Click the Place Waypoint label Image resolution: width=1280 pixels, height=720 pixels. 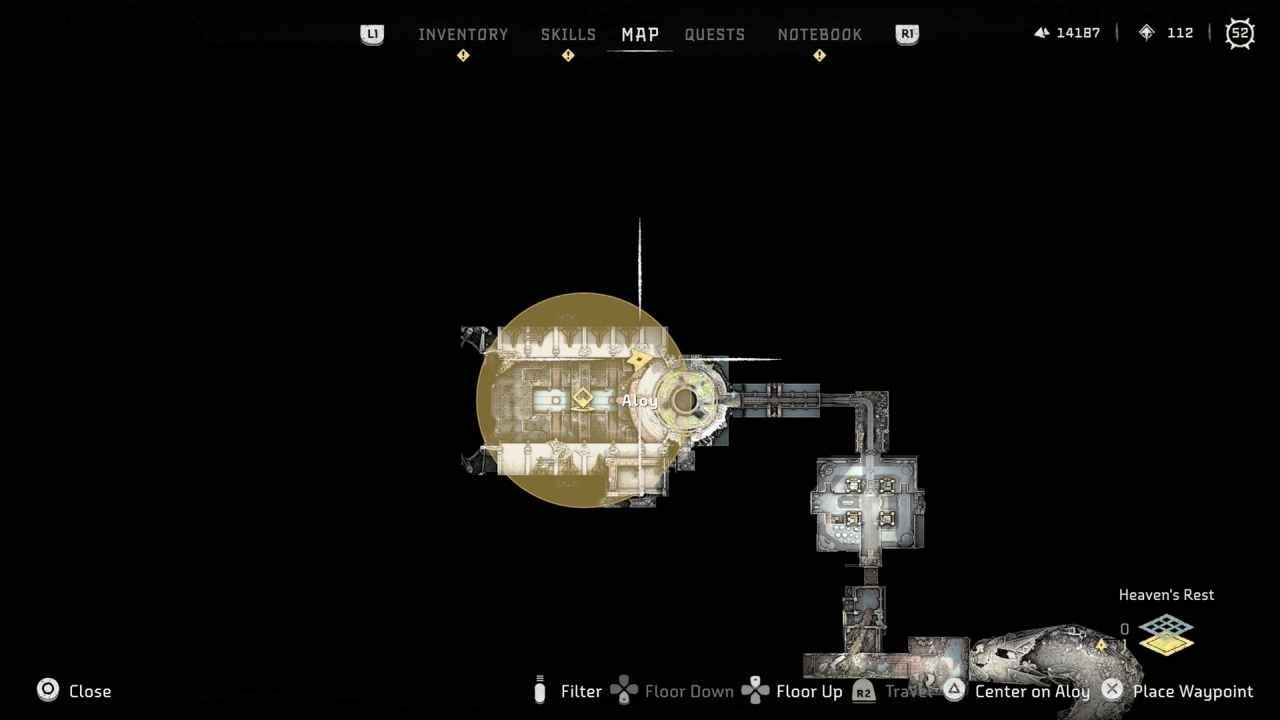[x=1193, y=691]
